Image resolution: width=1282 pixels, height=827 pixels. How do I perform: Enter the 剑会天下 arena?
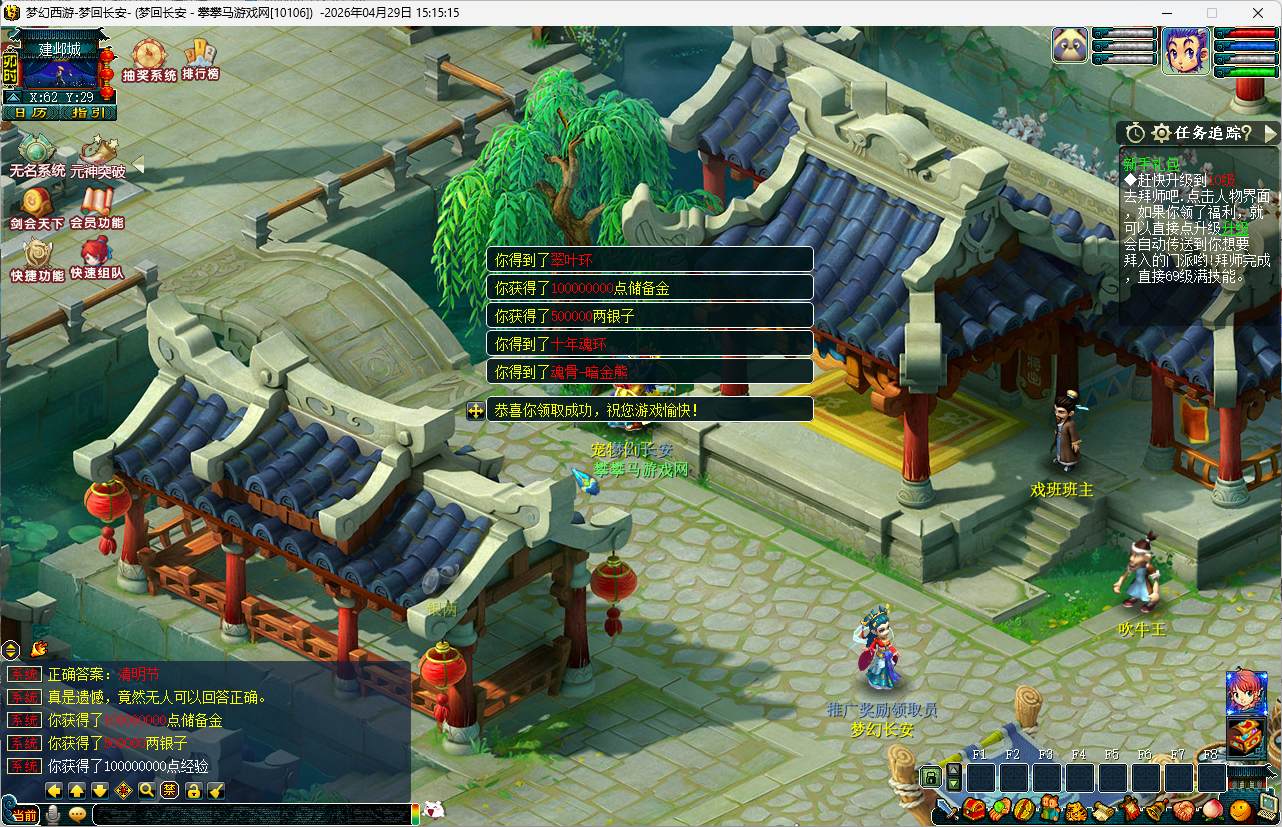point(37,206)
